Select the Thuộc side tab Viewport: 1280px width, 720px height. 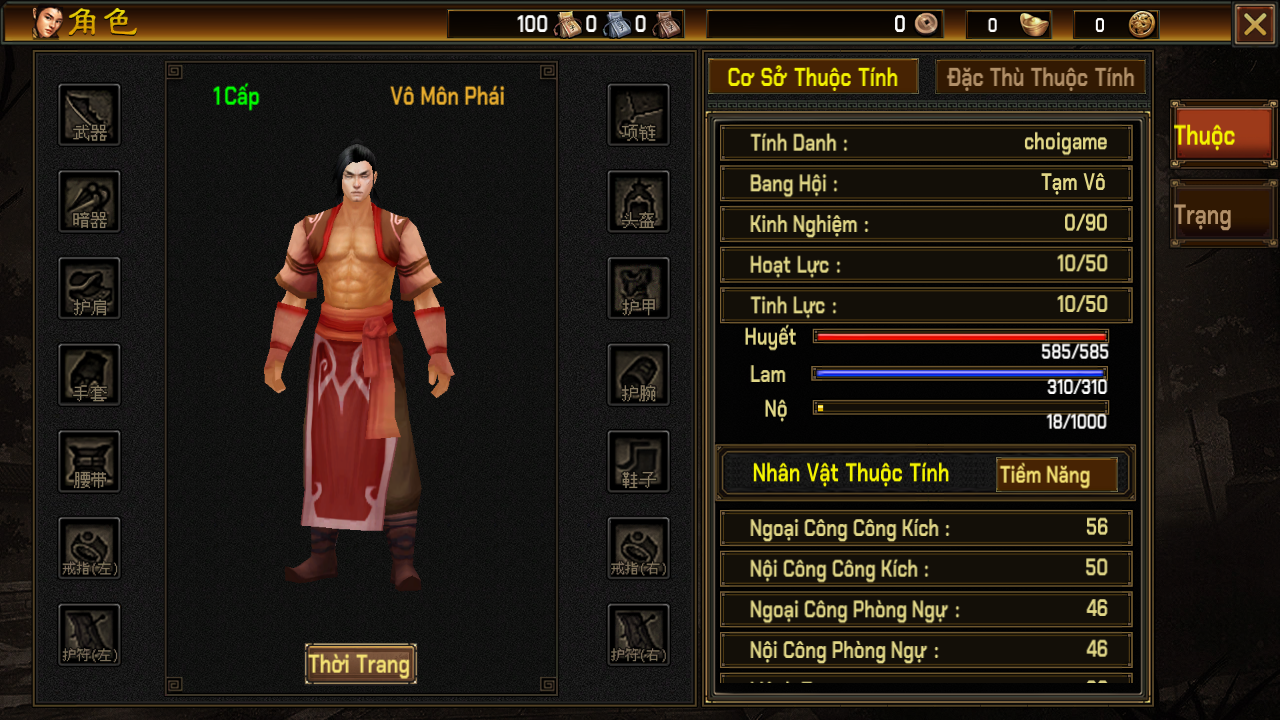1222,136
